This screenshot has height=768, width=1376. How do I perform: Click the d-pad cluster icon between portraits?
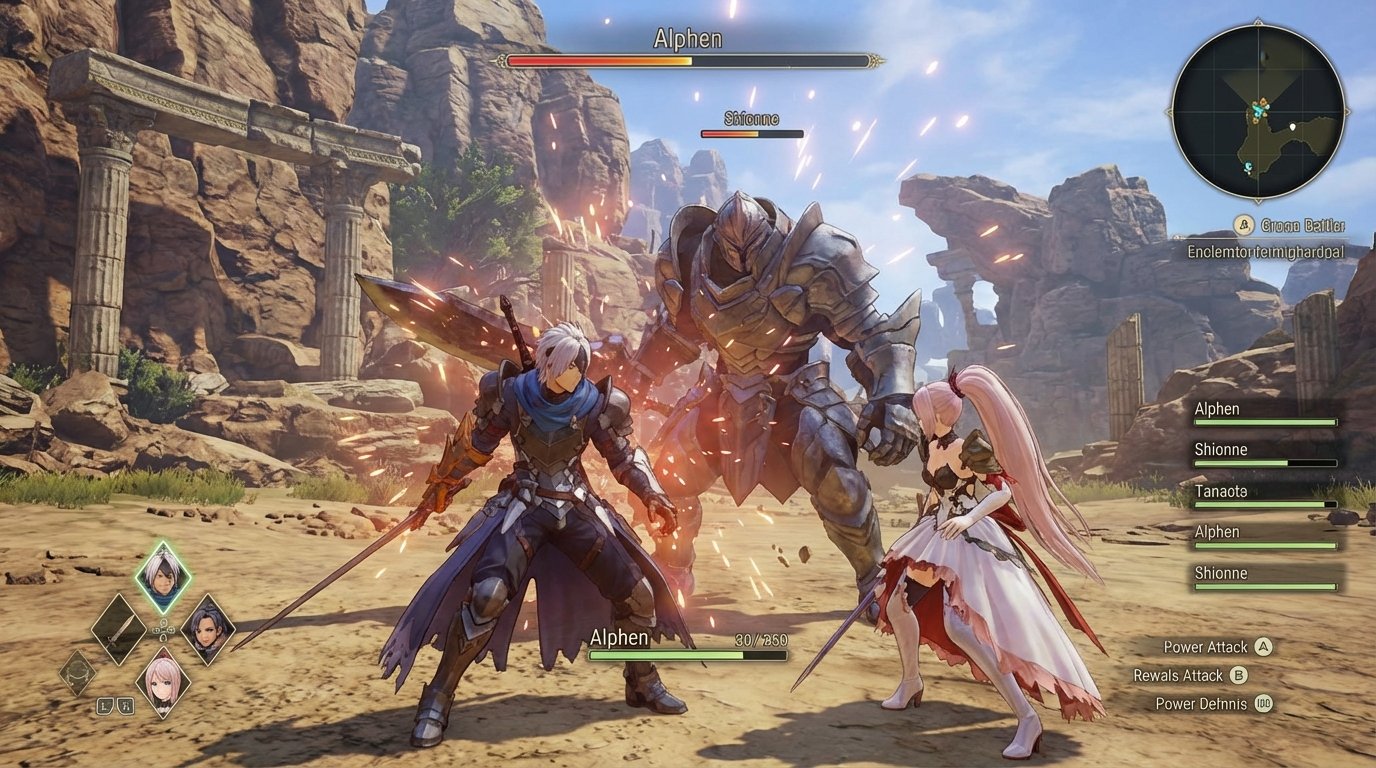tap(163, 630)
